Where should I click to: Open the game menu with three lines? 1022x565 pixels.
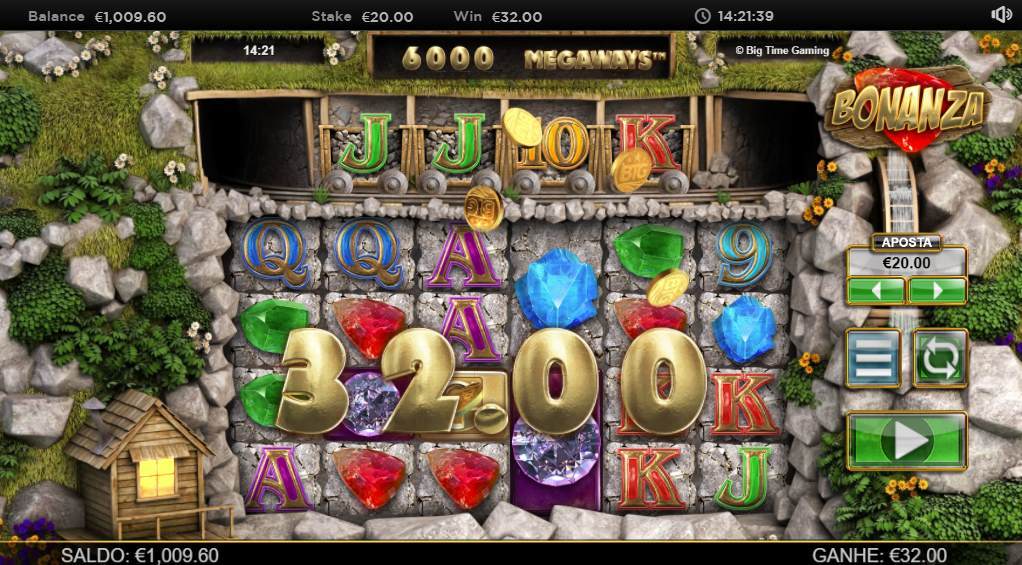pyautogui.click(x=873, y=358)
